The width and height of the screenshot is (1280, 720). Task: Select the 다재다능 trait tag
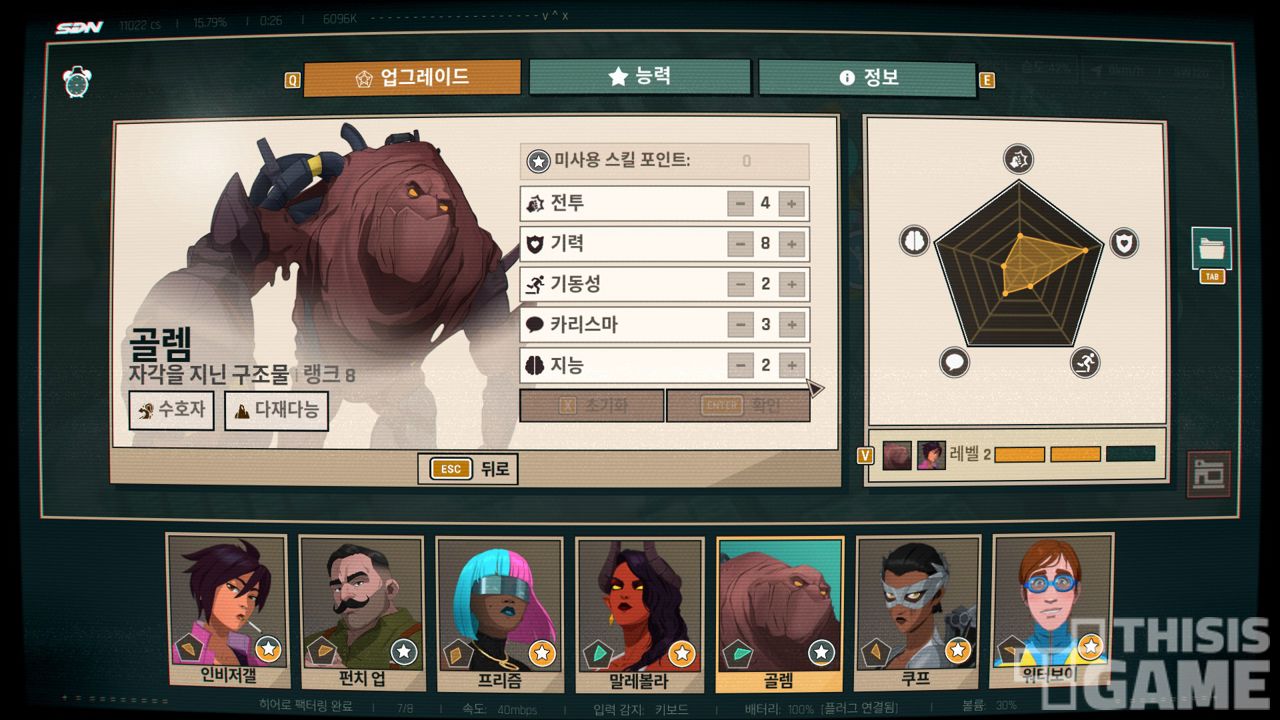pyautogui.click(x=276, y=410)
